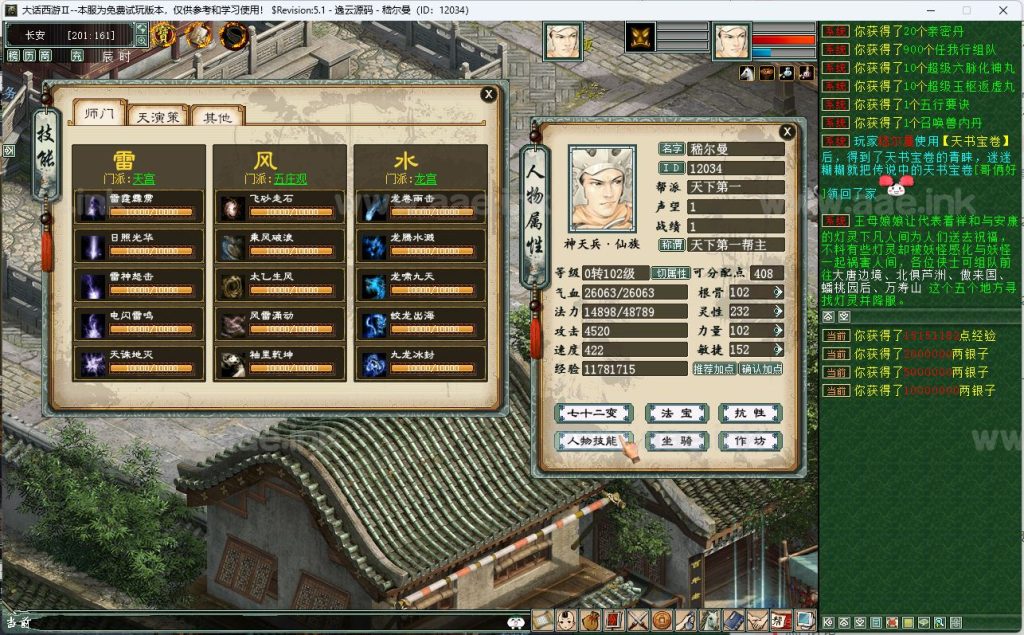The height and width of the screenshot is (635, 1024).
Task: Open the money bag icon in toolbar
Action: (x=587, y=620)
